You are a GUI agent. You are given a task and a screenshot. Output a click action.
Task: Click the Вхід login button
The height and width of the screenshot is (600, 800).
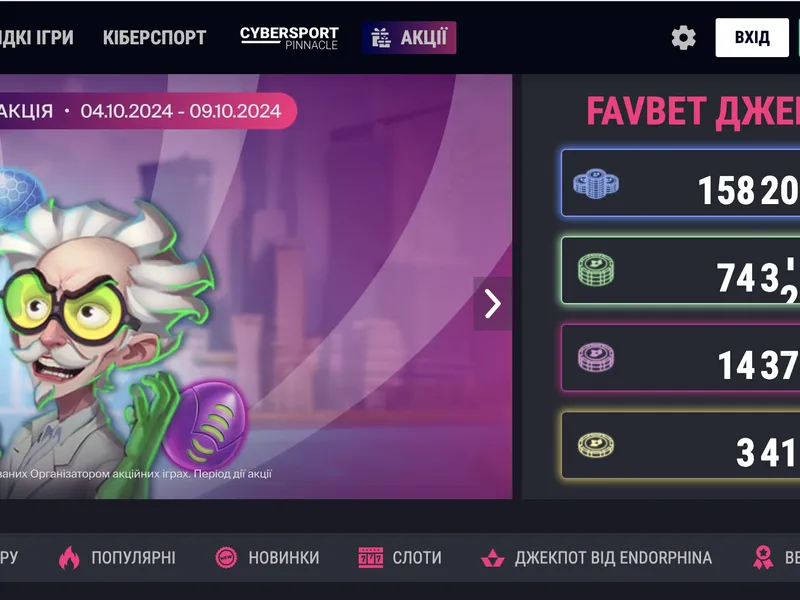coord(752,38)
